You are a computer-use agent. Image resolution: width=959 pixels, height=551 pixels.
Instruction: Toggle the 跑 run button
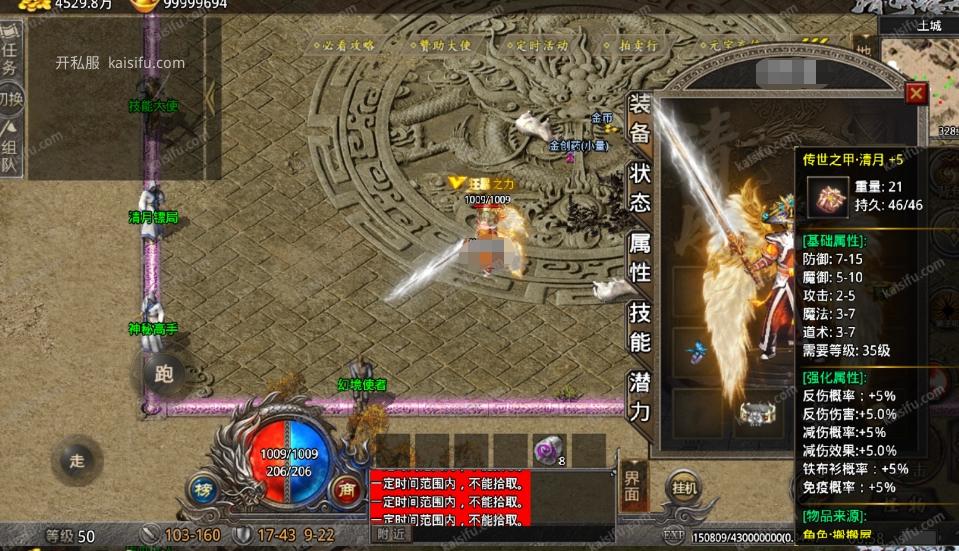point(164,374)
